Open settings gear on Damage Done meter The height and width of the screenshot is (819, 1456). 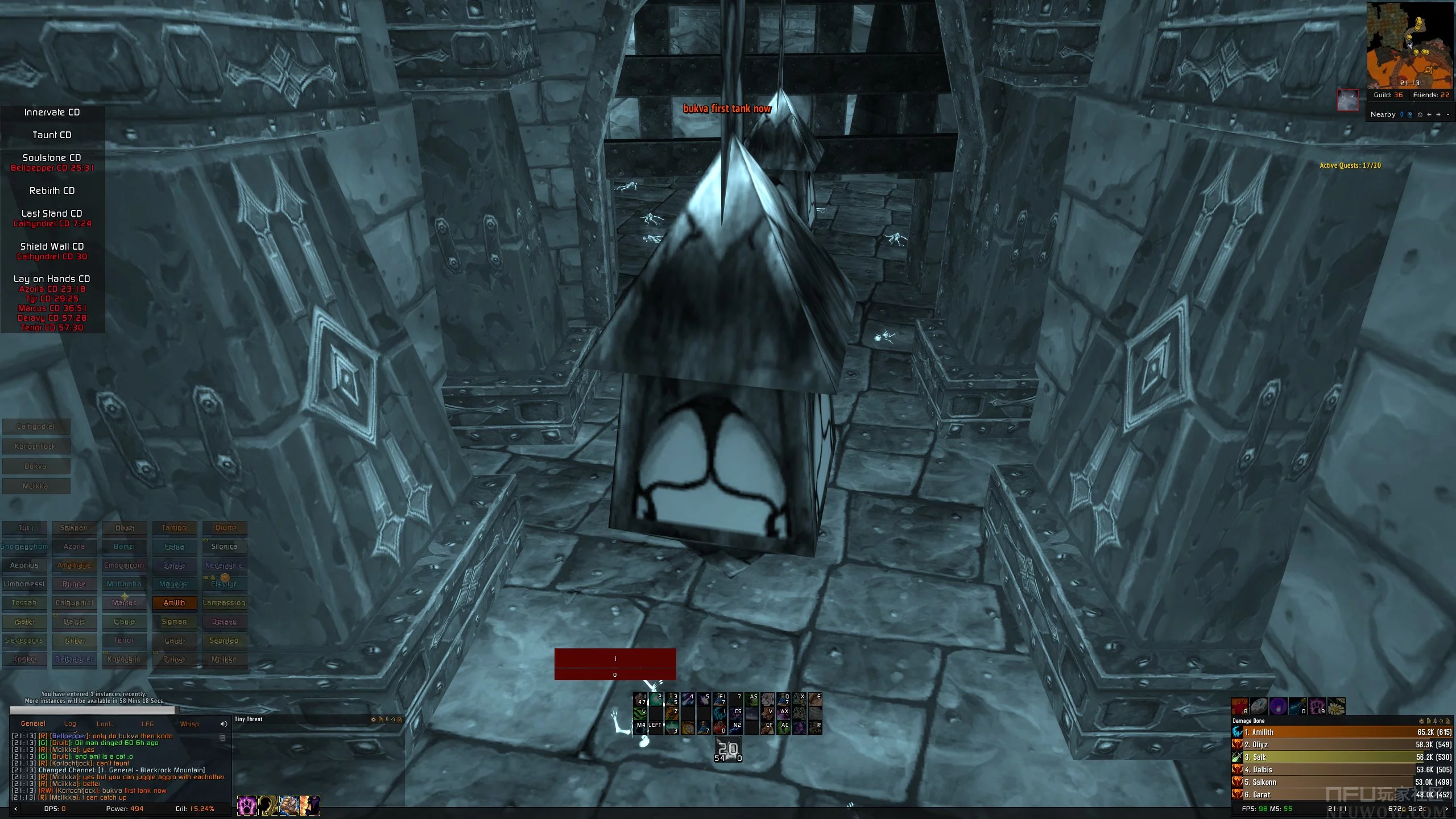point(1421,721)
